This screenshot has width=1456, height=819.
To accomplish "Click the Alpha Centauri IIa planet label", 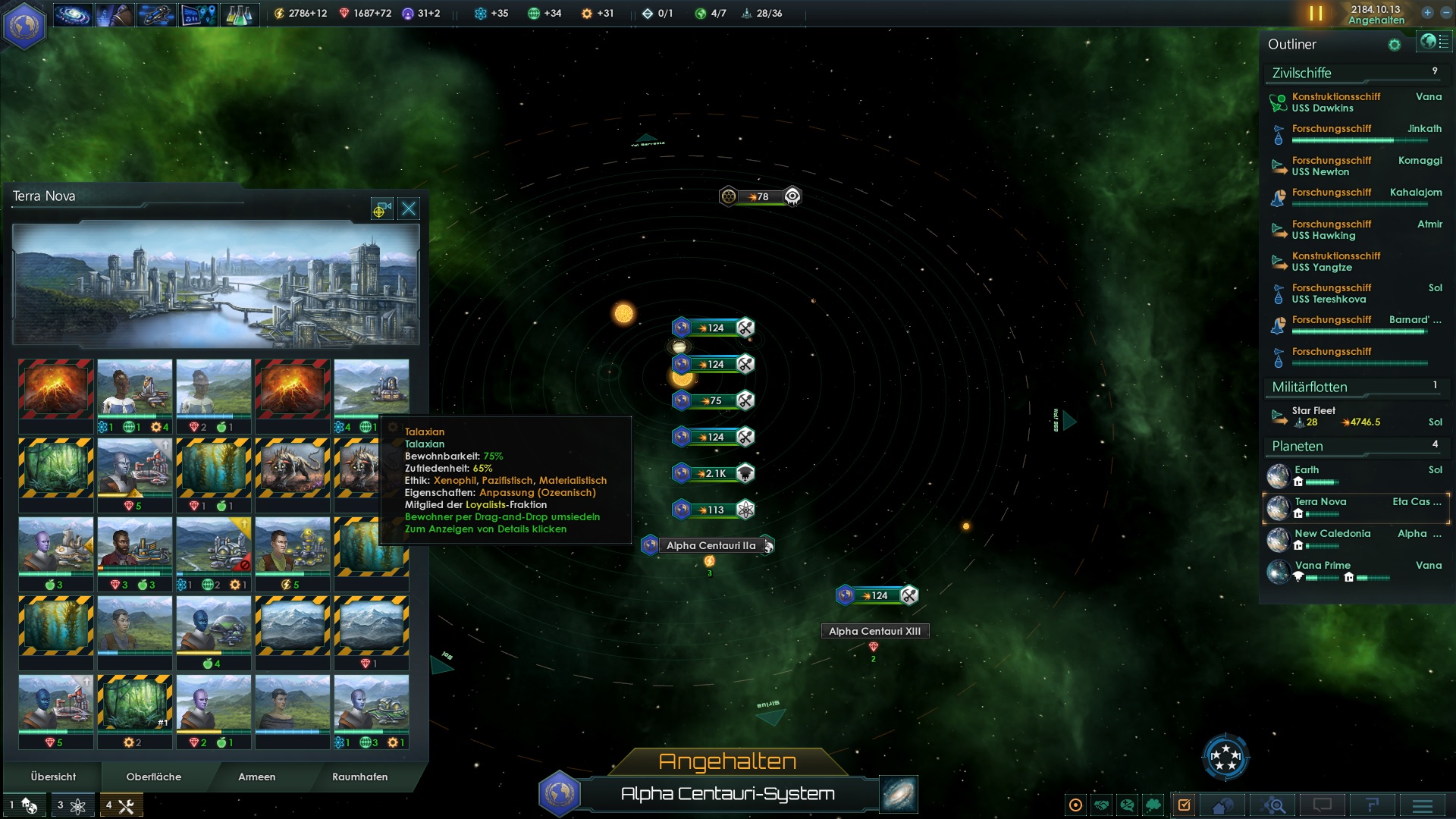I will pyautogui.click(x=711, y=546).
